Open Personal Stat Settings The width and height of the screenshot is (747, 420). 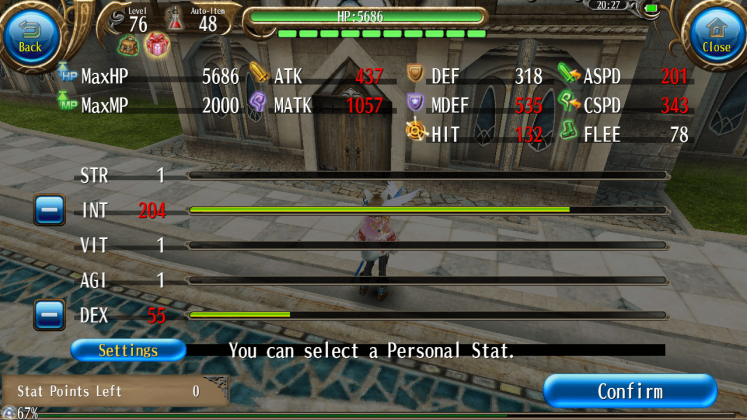128,351
